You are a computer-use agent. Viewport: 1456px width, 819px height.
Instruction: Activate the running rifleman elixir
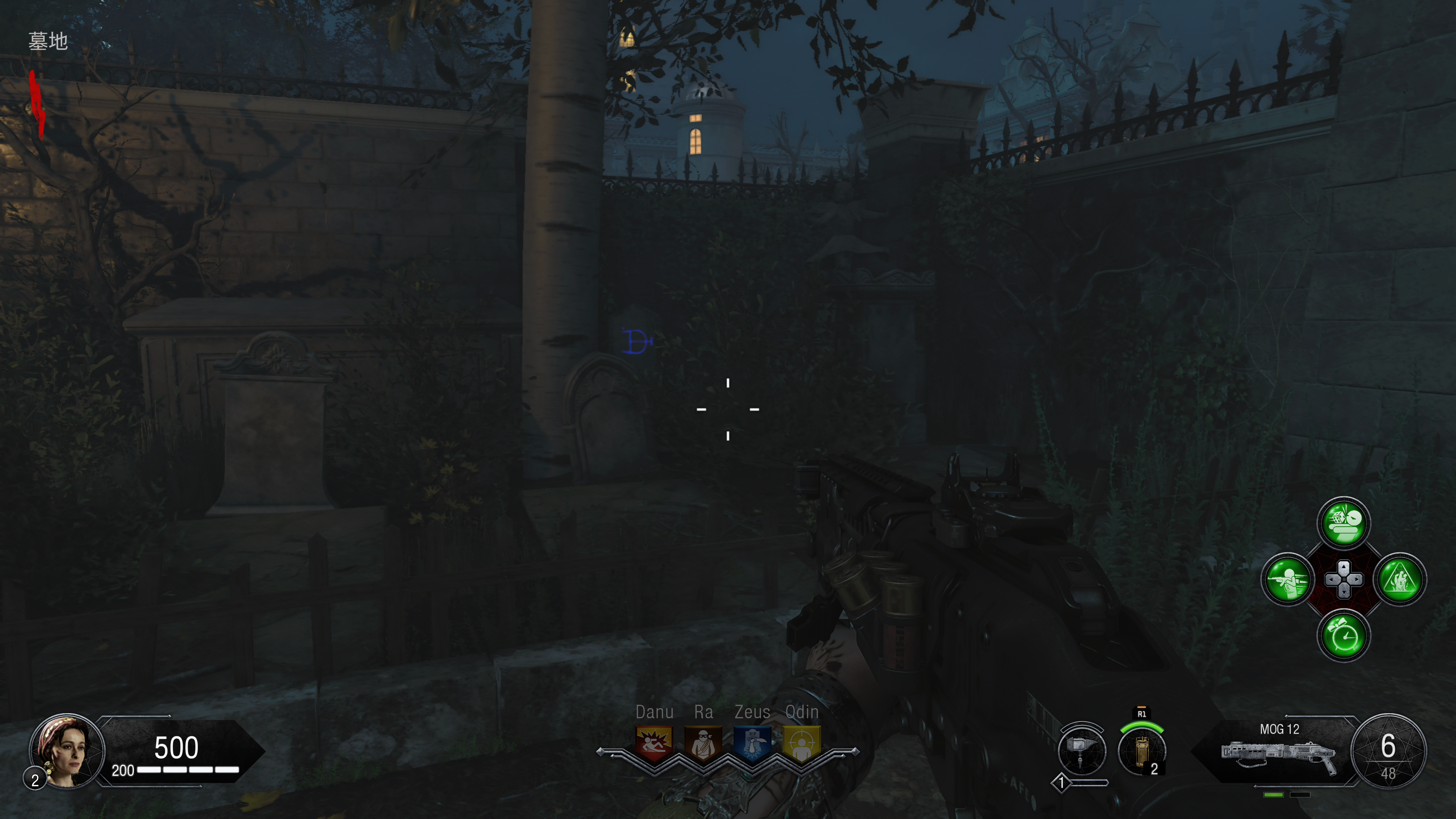tap(1288, 580)
